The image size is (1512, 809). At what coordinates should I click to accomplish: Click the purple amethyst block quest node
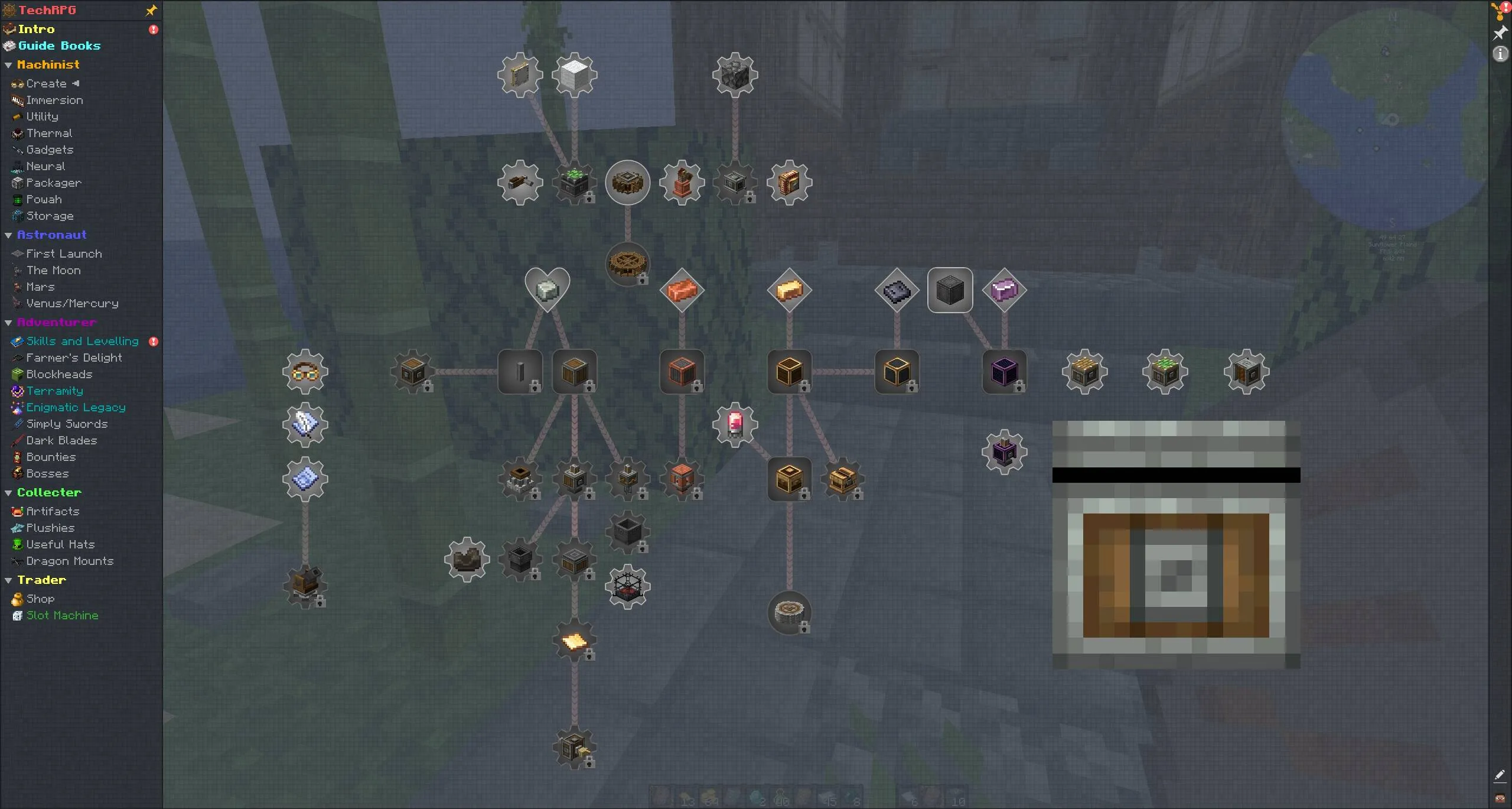pyautogui.click(x=1004, y=289)
